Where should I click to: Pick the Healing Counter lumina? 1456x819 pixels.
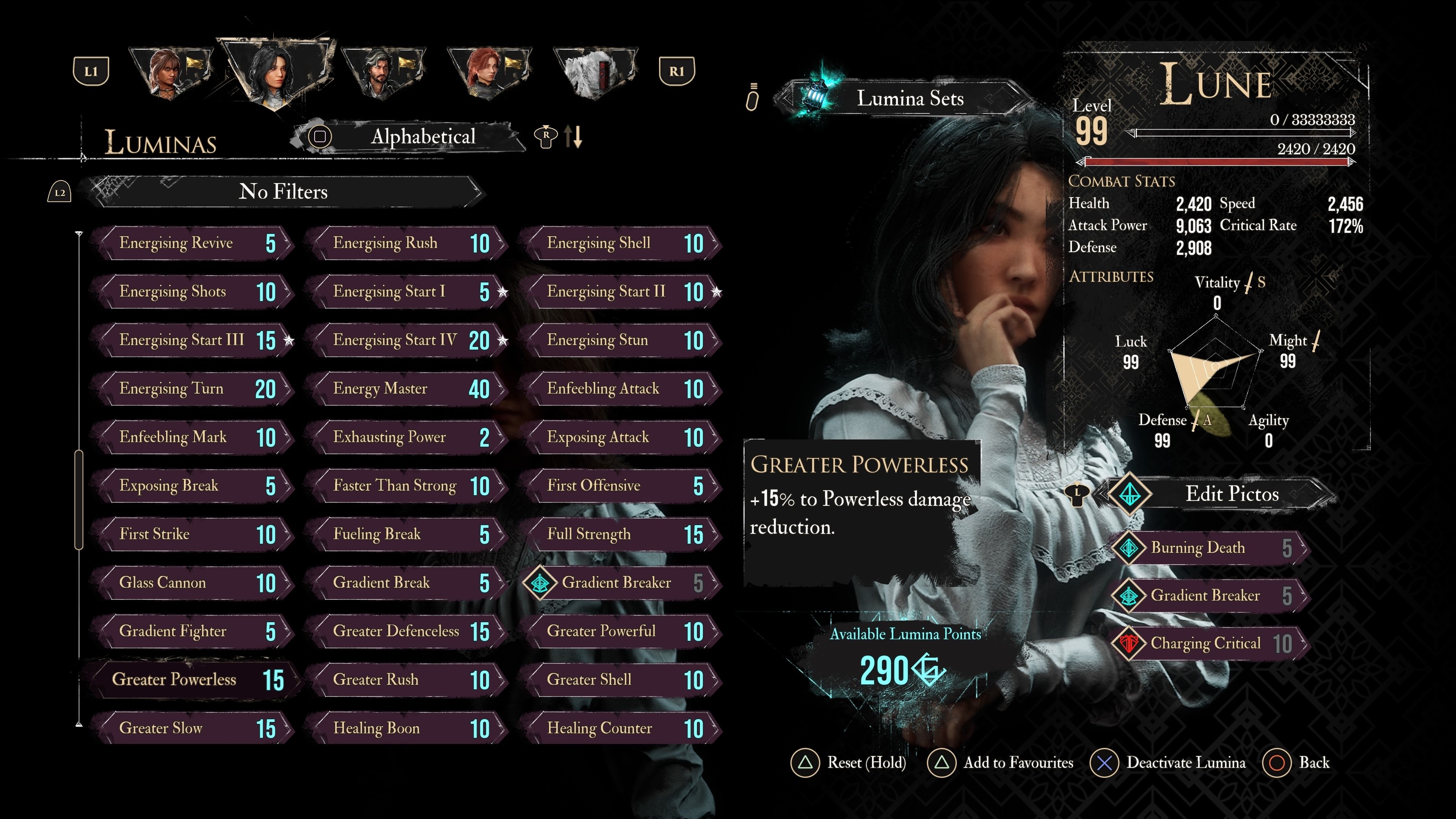[621, 728]
